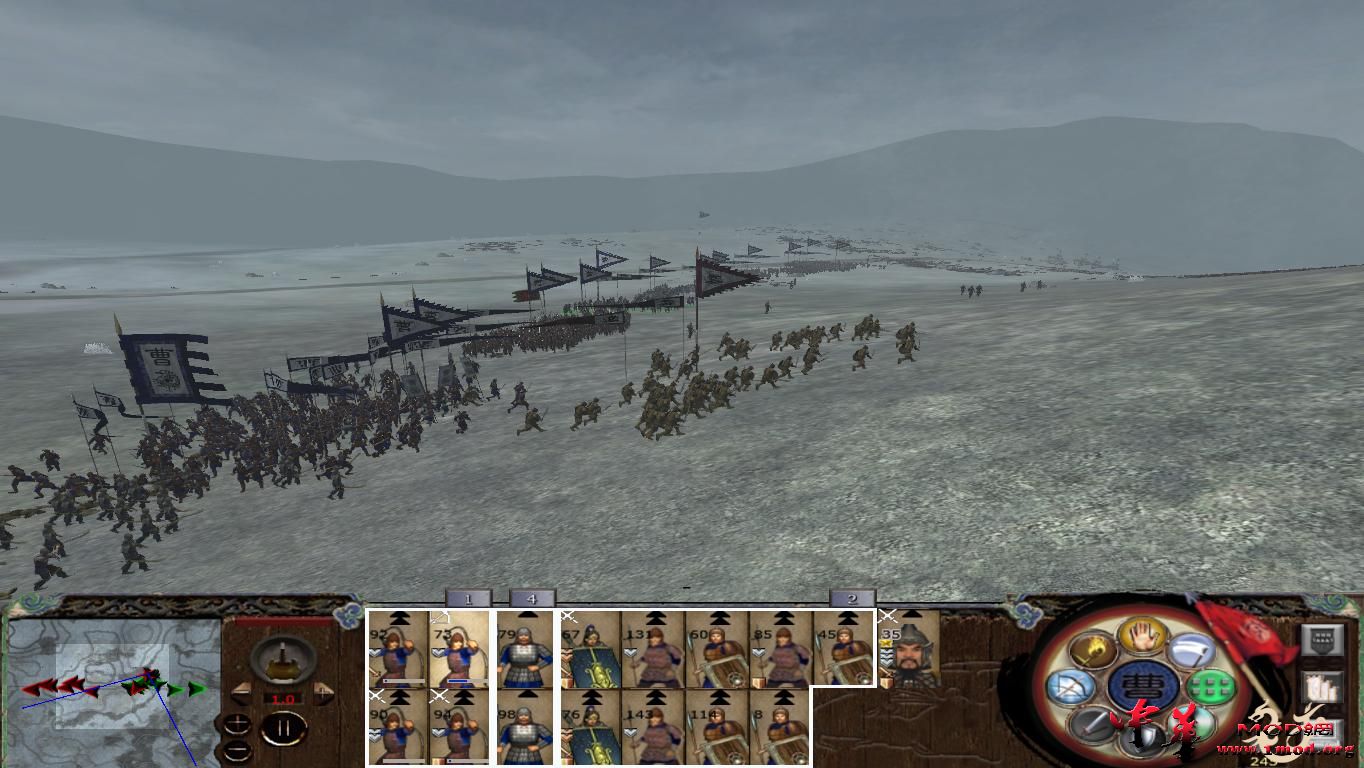Screen dimensions: 1364x768
Task: Switch to unit group tab 1
Action: coord(468,598)
